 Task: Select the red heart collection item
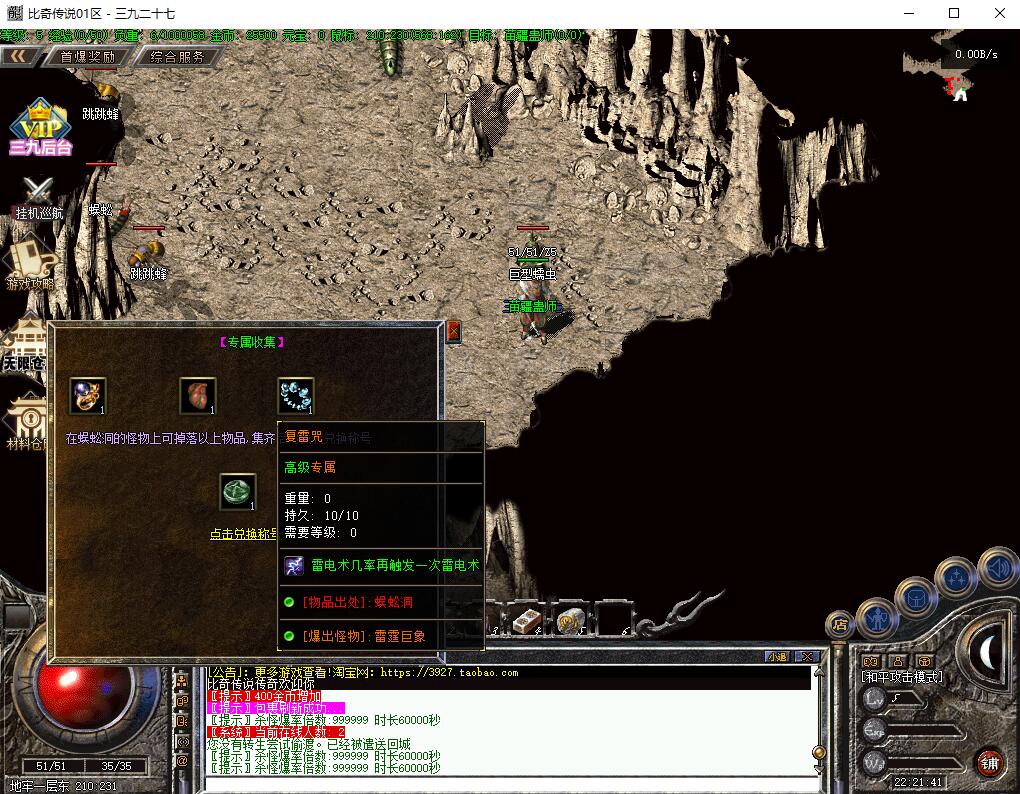click(x=197, y=396)
